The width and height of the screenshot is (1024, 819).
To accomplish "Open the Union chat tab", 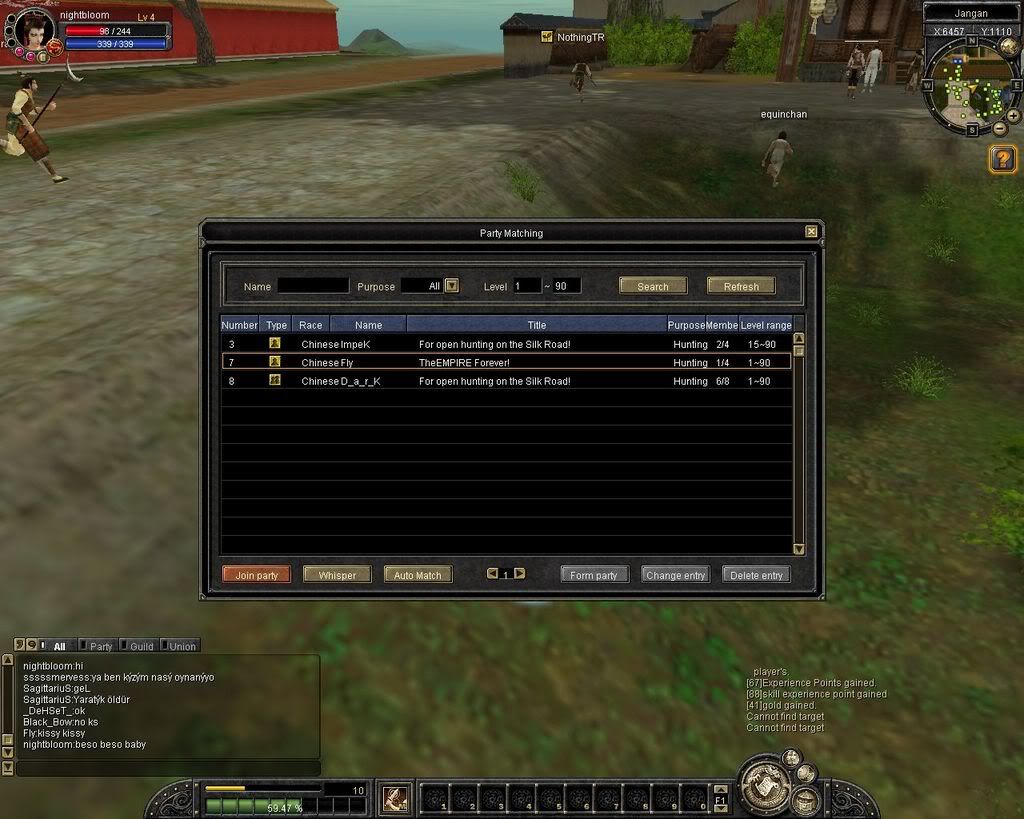I will (x=181, y=646).
